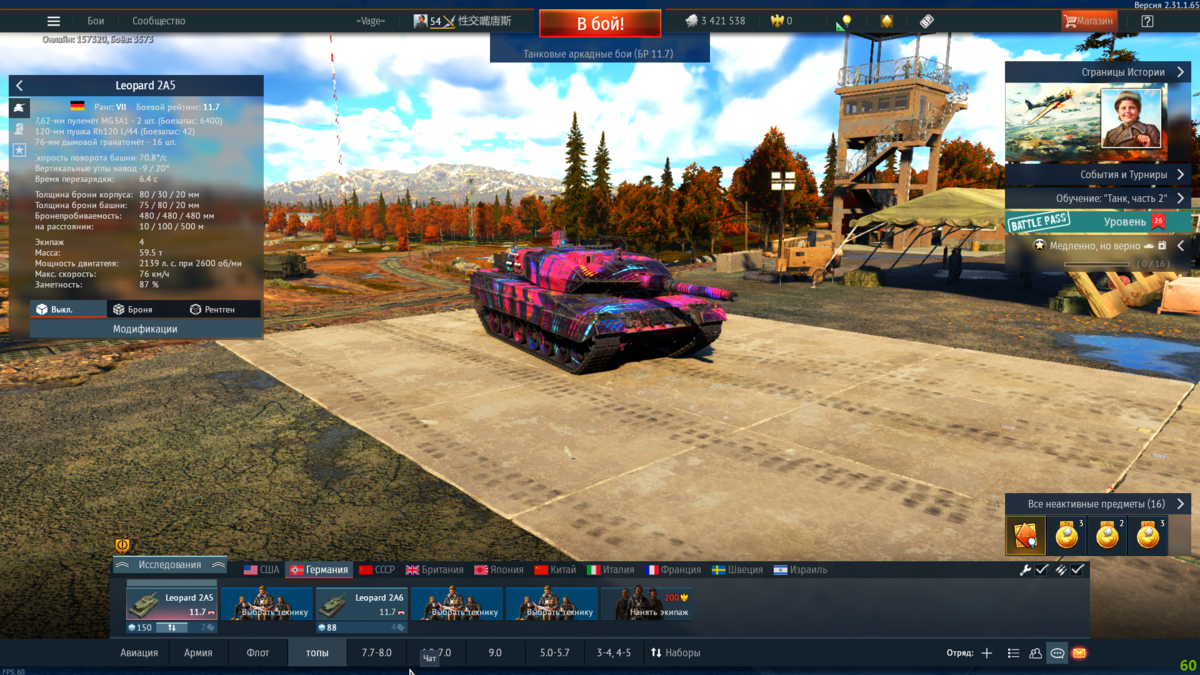Image resolution: width=1200 pixels, height=675 pixels.
Task: Open the orange mail envelope icon
Action: coord(1079,653)
